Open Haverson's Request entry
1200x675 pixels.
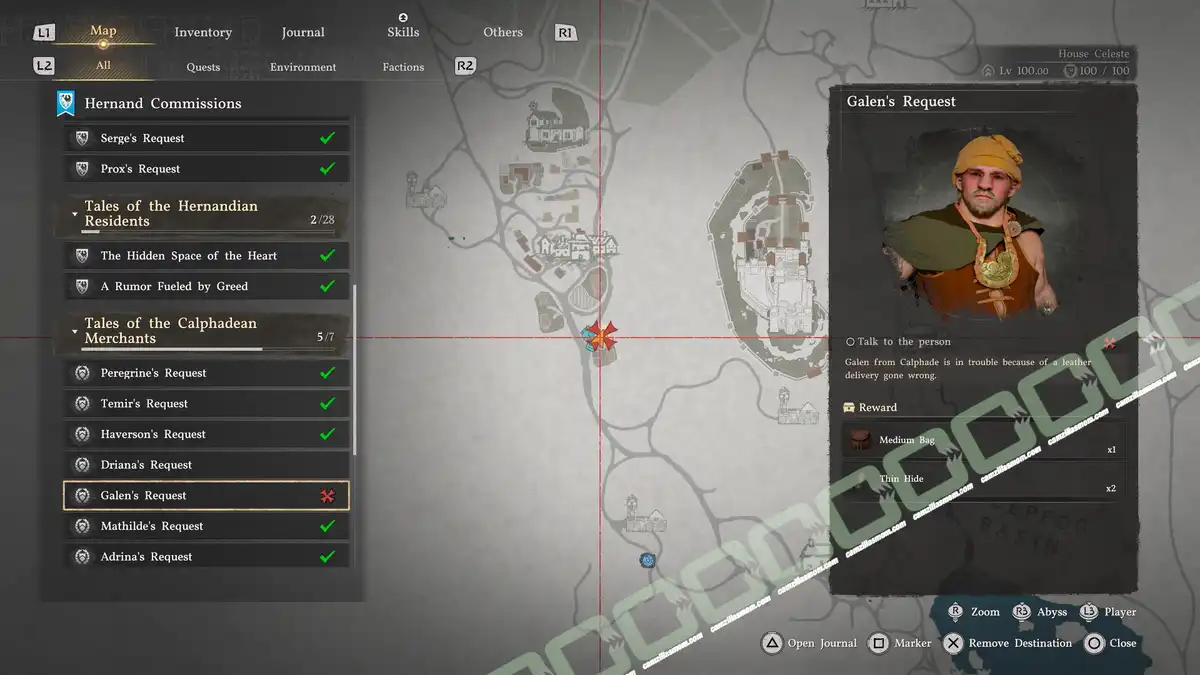coord(207,435)
